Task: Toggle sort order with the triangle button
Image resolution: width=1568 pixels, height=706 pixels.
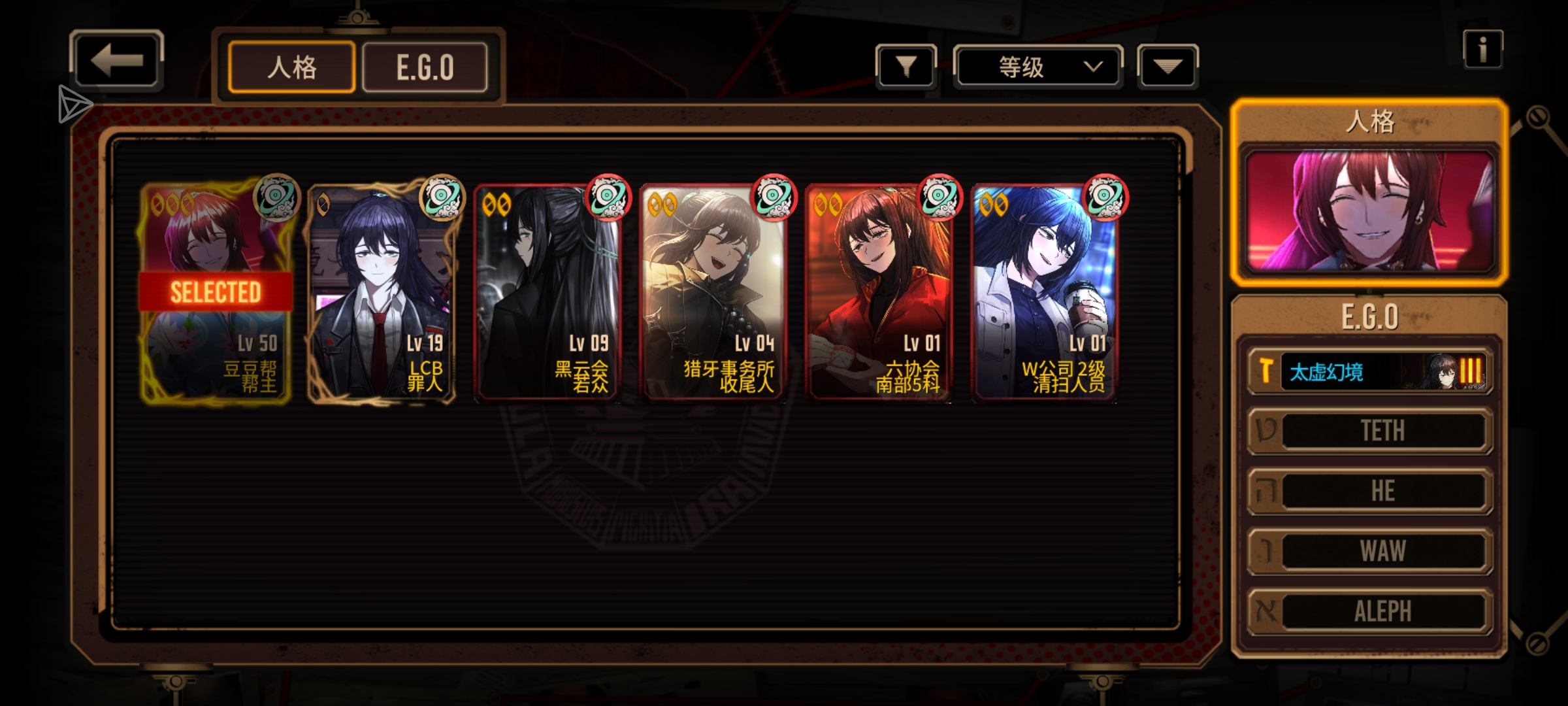Action: click(1168, 67)
